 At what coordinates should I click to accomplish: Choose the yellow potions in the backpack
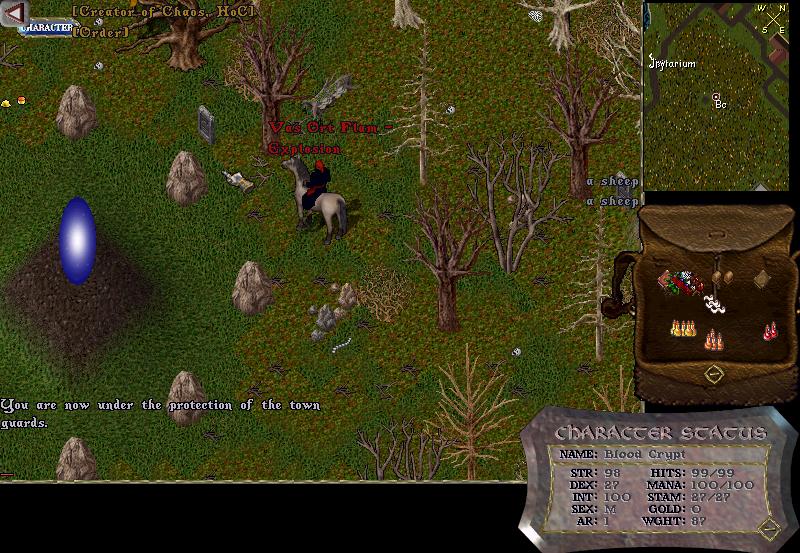coord(683,328)
